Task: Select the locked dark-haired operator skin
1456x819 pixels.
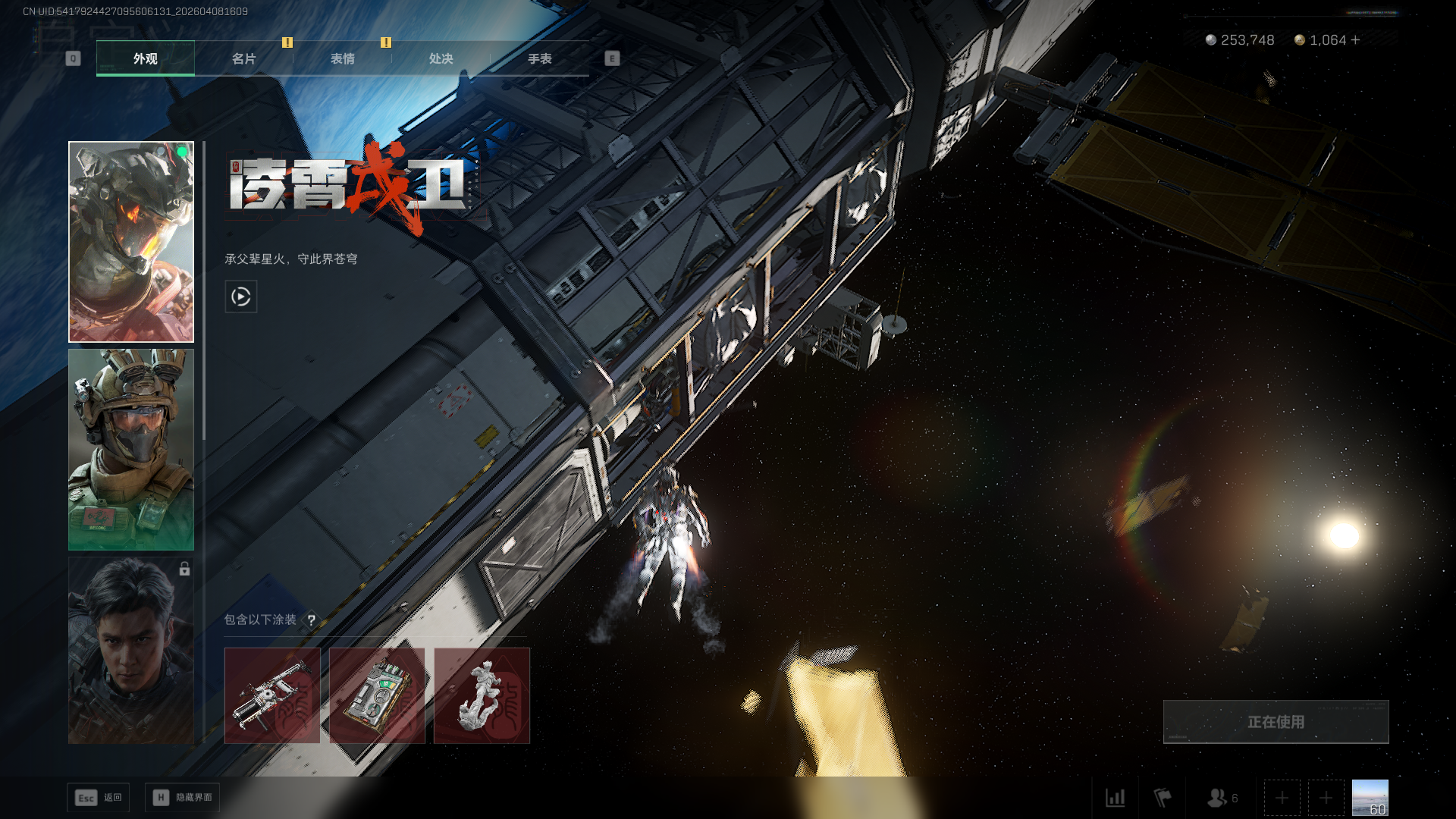Action: pos(131,650)
